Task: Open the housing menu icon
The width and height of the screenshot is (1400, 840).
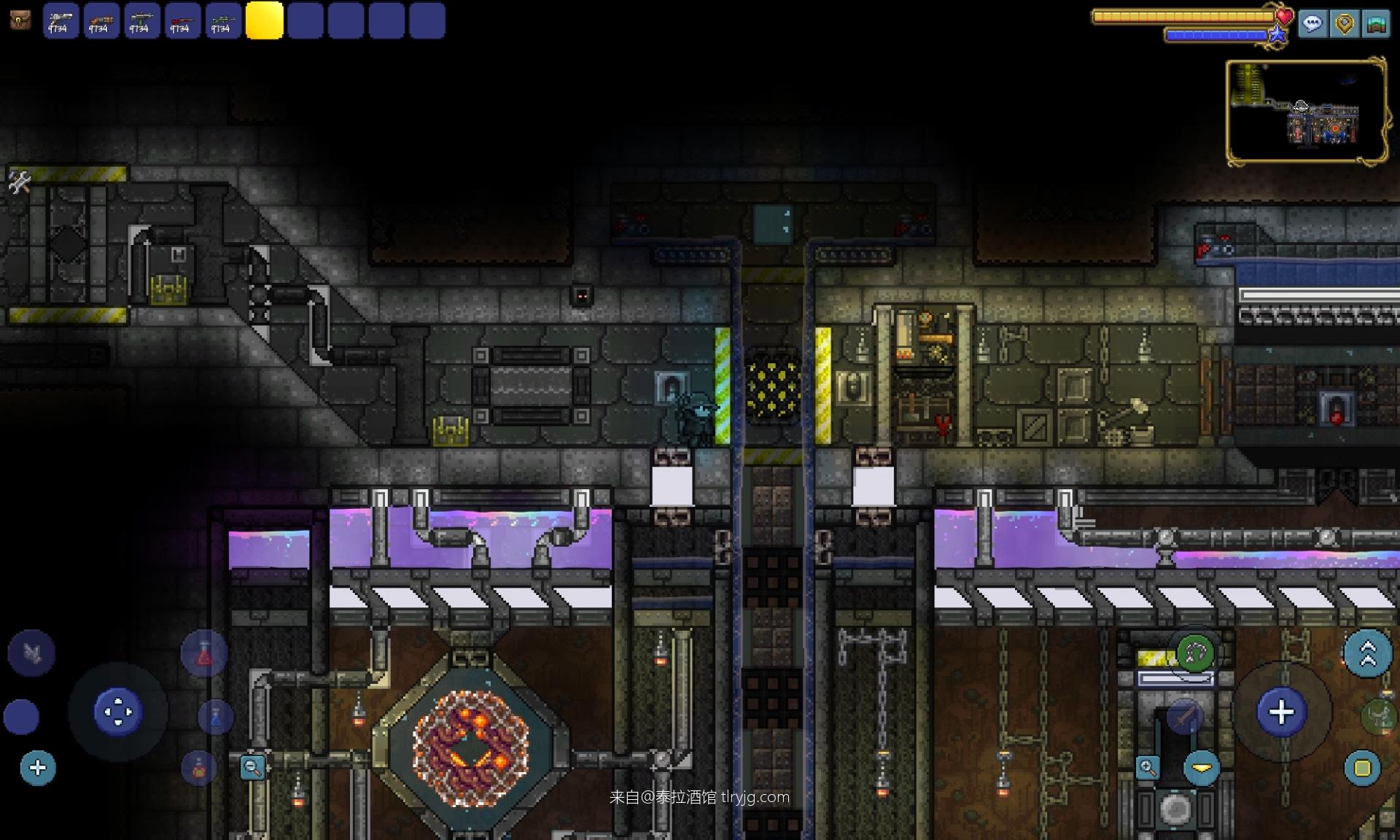Action: [x=1376, y=23]
